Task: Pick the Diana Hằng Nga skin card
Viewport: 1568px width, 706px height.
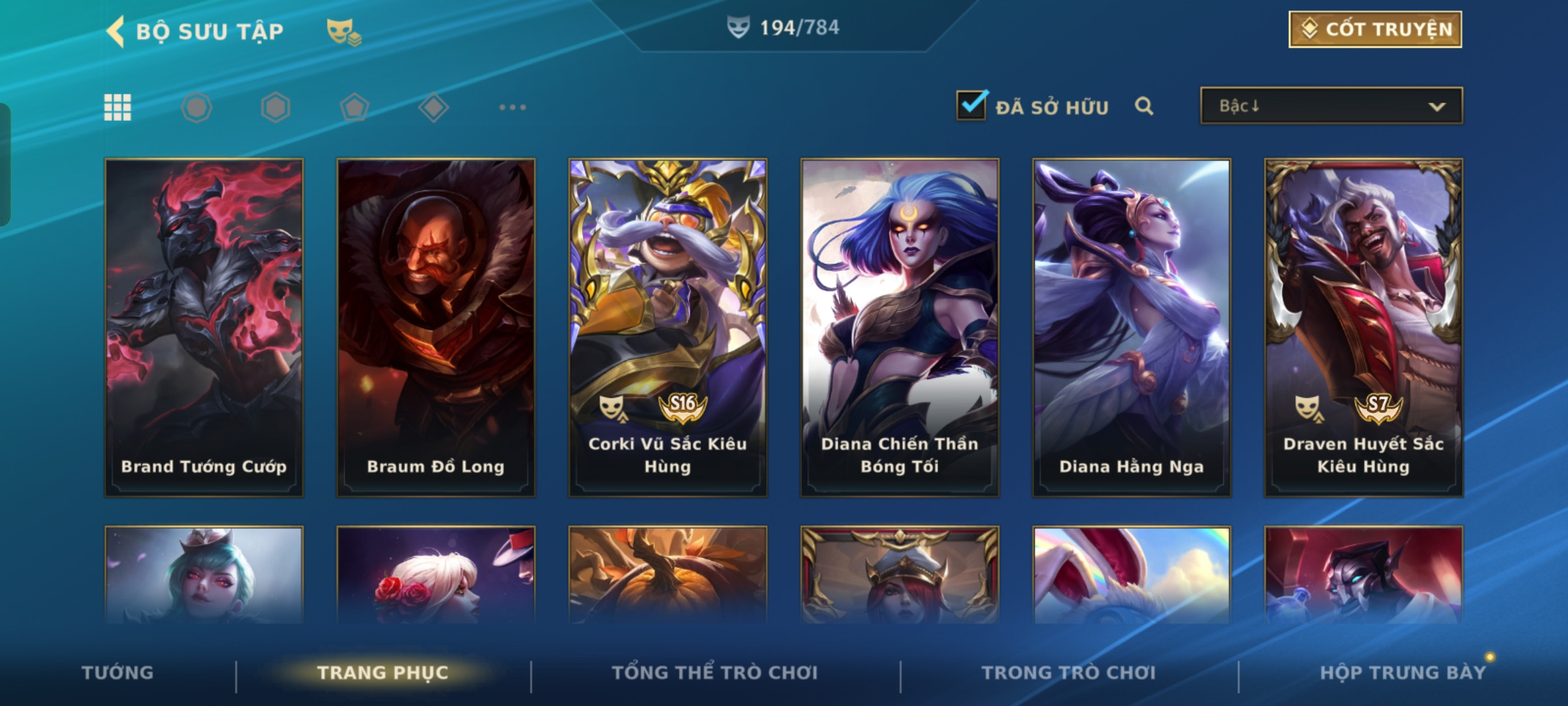Action: [x=1132, y=327]
